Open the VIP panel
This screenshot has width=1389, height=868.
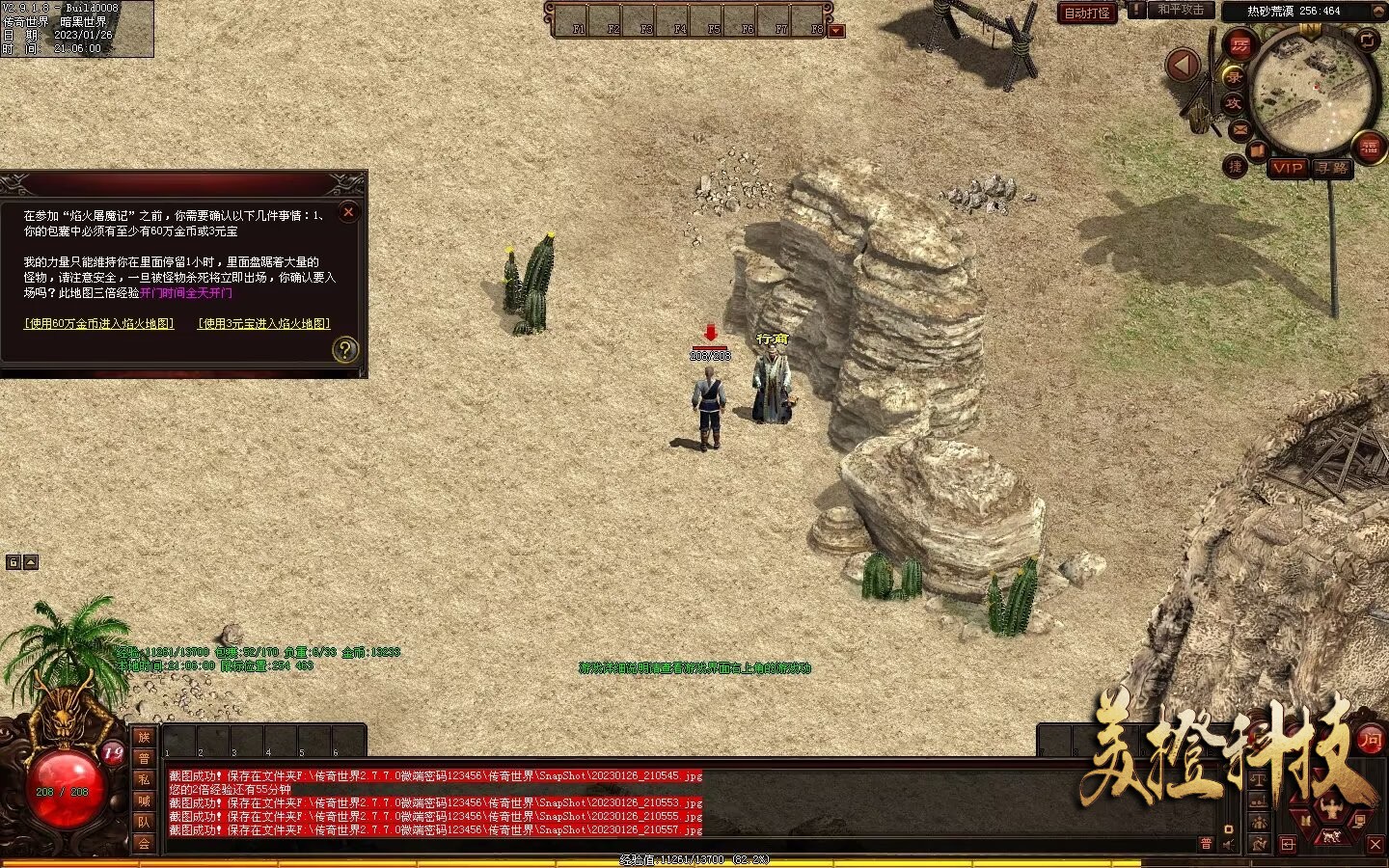coord(1287,168)
